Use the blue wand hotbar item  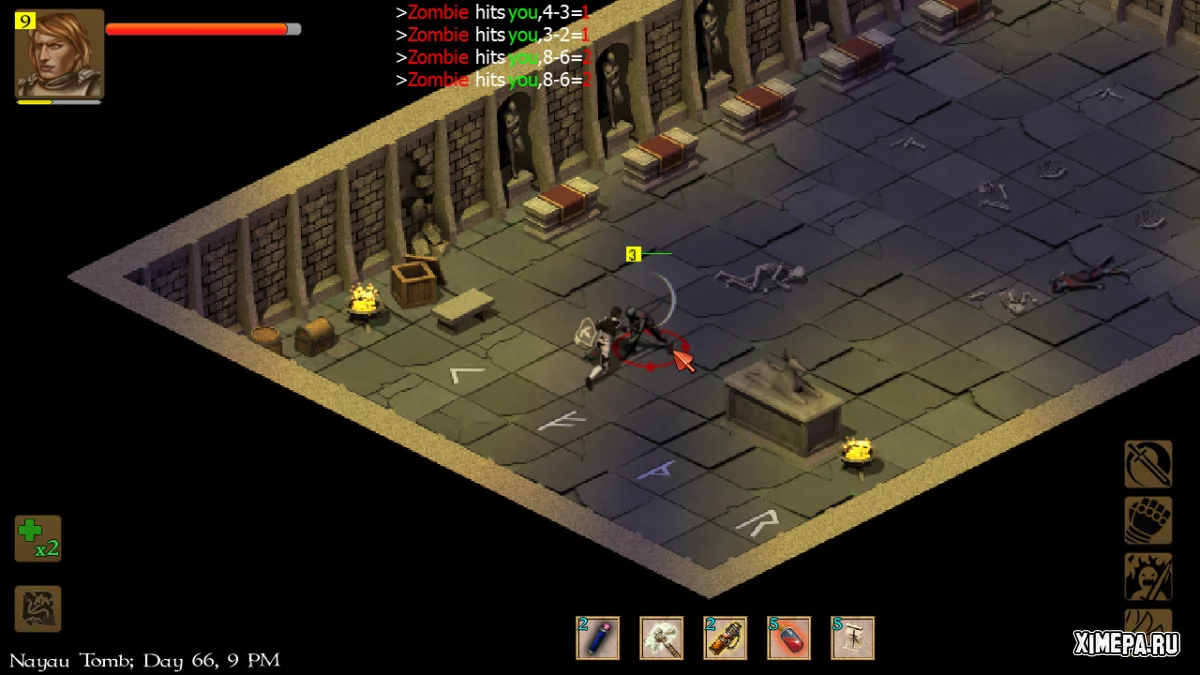[x=597, y=638]
